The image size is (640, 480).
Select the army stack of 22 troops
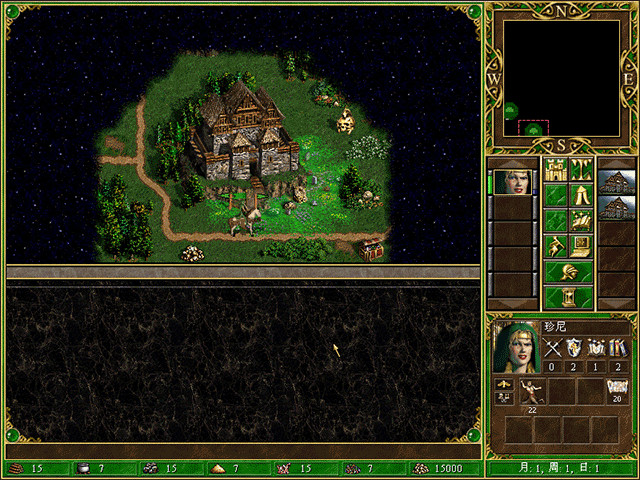(531, 392)
